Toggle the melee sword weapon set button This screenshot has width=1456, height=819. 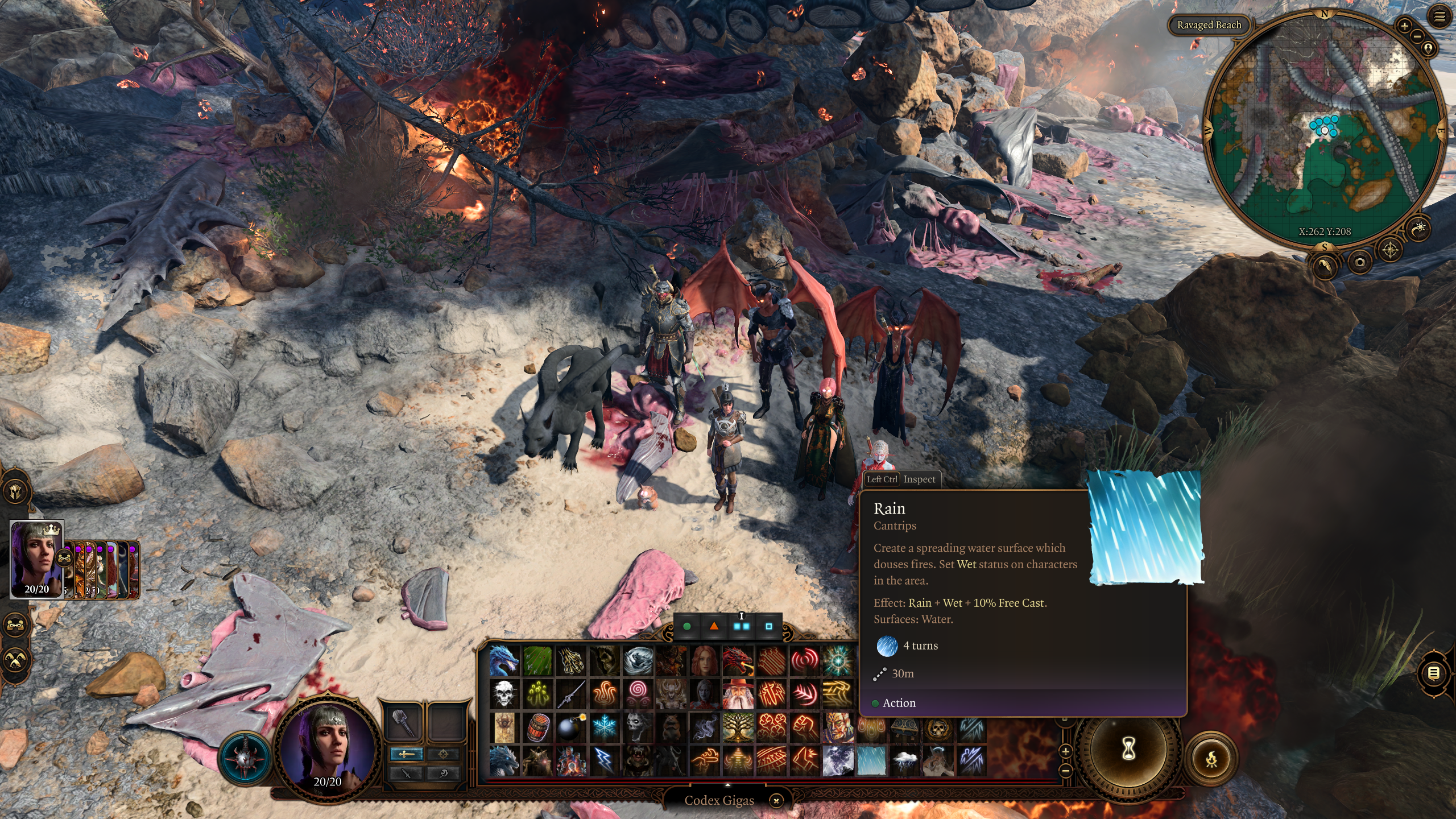point(406,754)
